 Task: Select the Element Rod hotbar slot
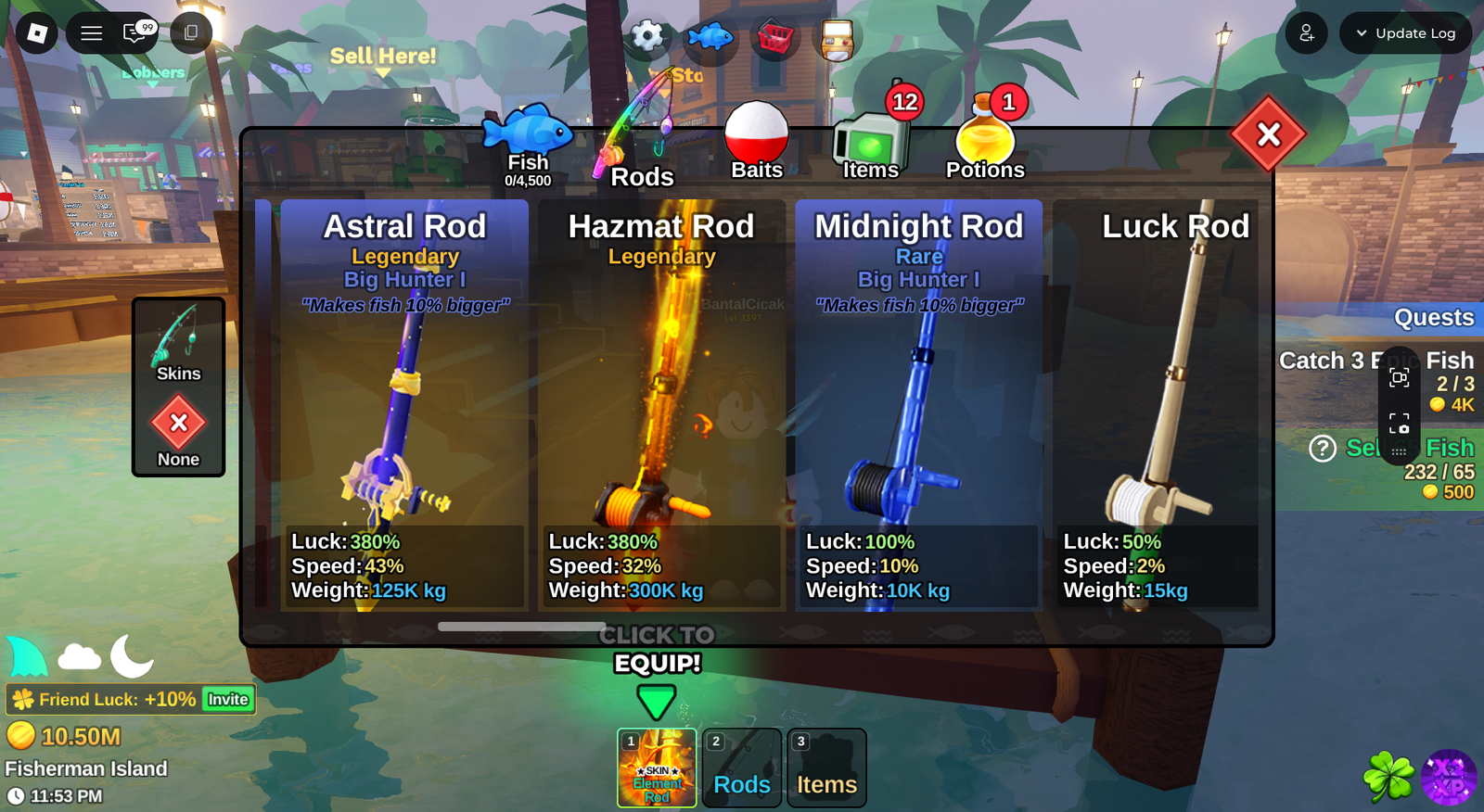[657, 768]
